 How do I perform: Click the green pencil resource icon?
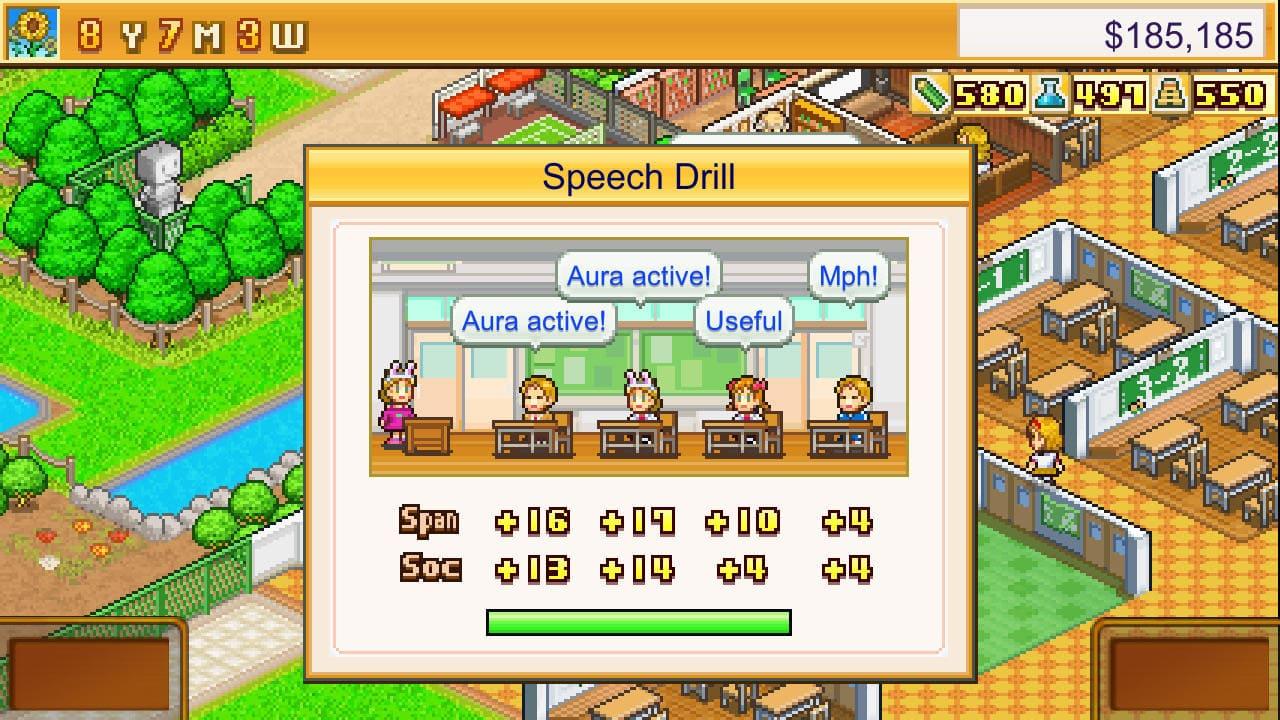tap(932, 96)
